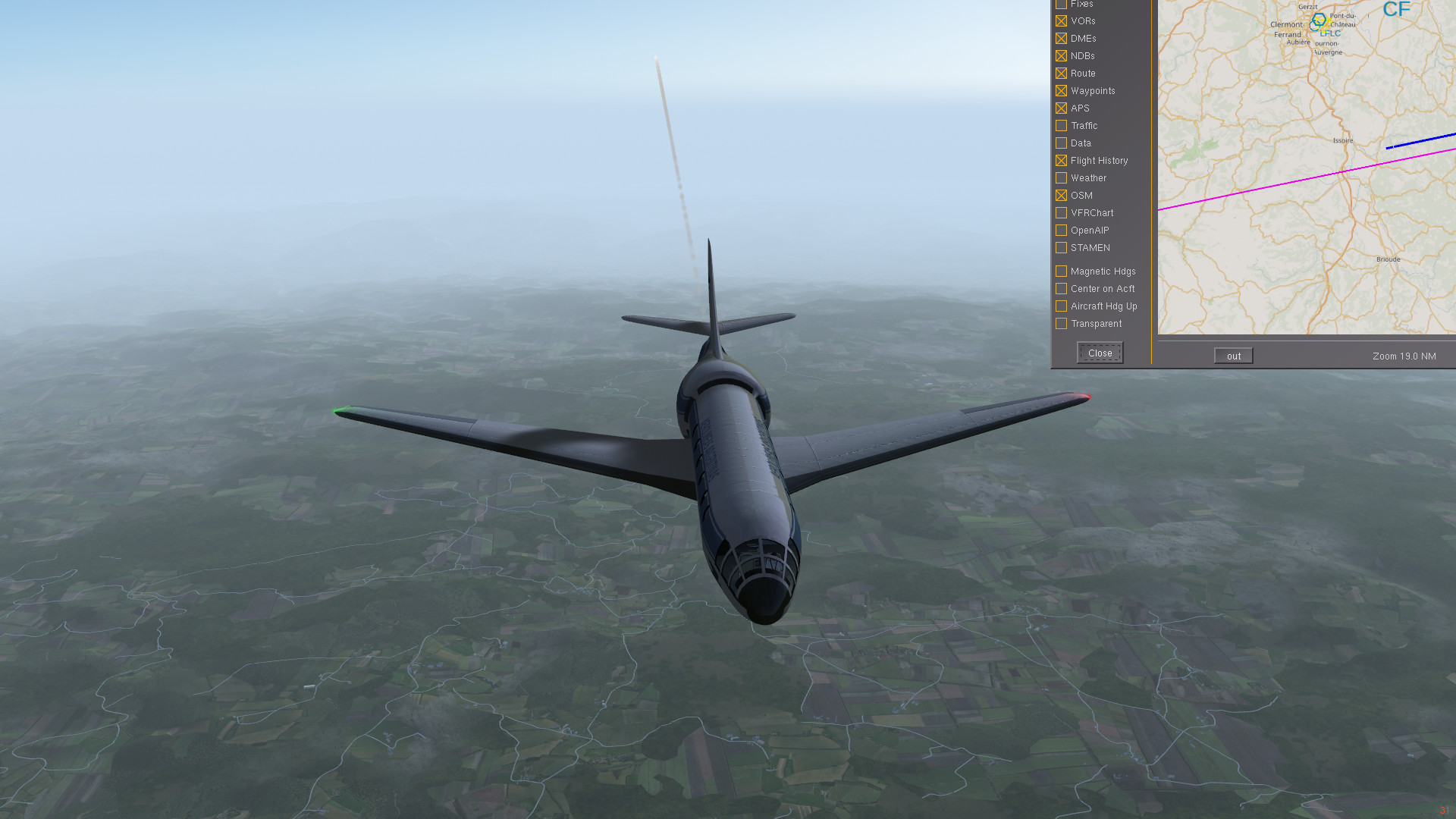Click the CF VOR label on the map
This screenshot has height=819, width=1456.
1396,10
